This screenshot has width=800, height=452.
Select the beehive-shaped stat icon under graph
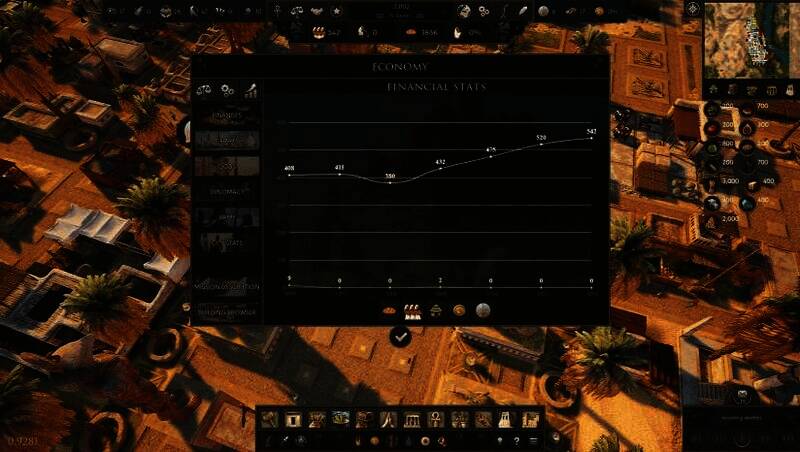tap(437, 310)
